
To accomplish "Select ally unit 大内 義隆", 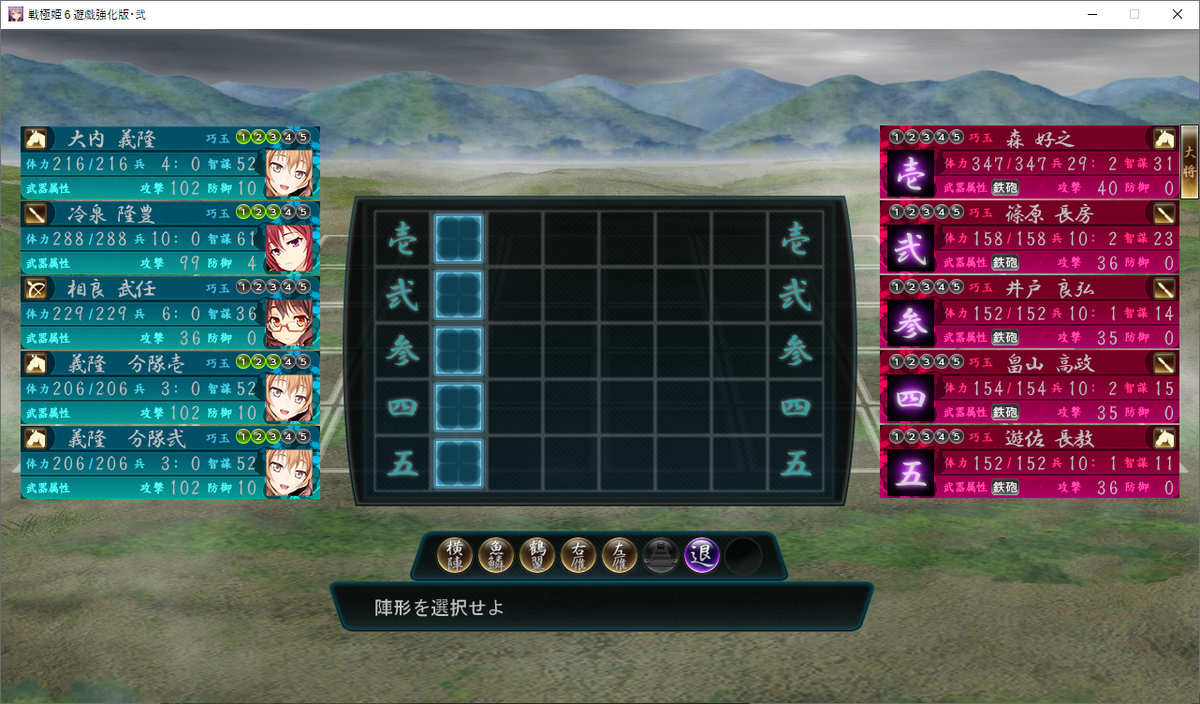I will pyautogui.click(x=170, y=162).
